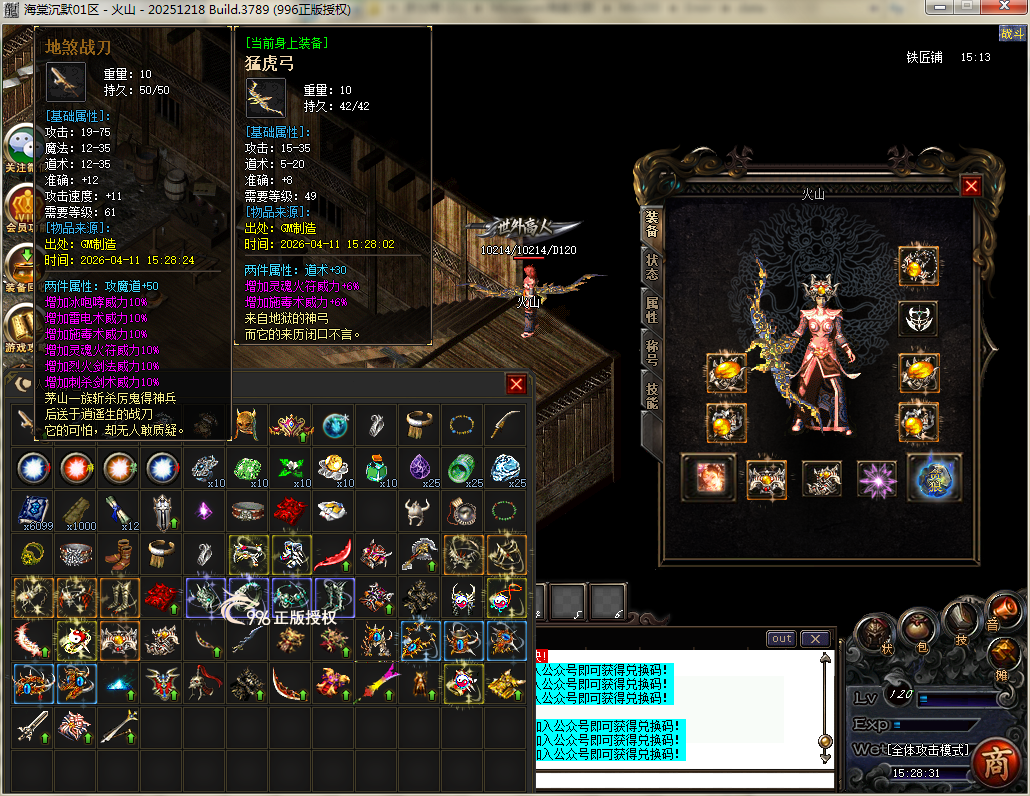Open the stall (摊) hammer icon
The image size is (1030, 796).
click(1006, 654)
